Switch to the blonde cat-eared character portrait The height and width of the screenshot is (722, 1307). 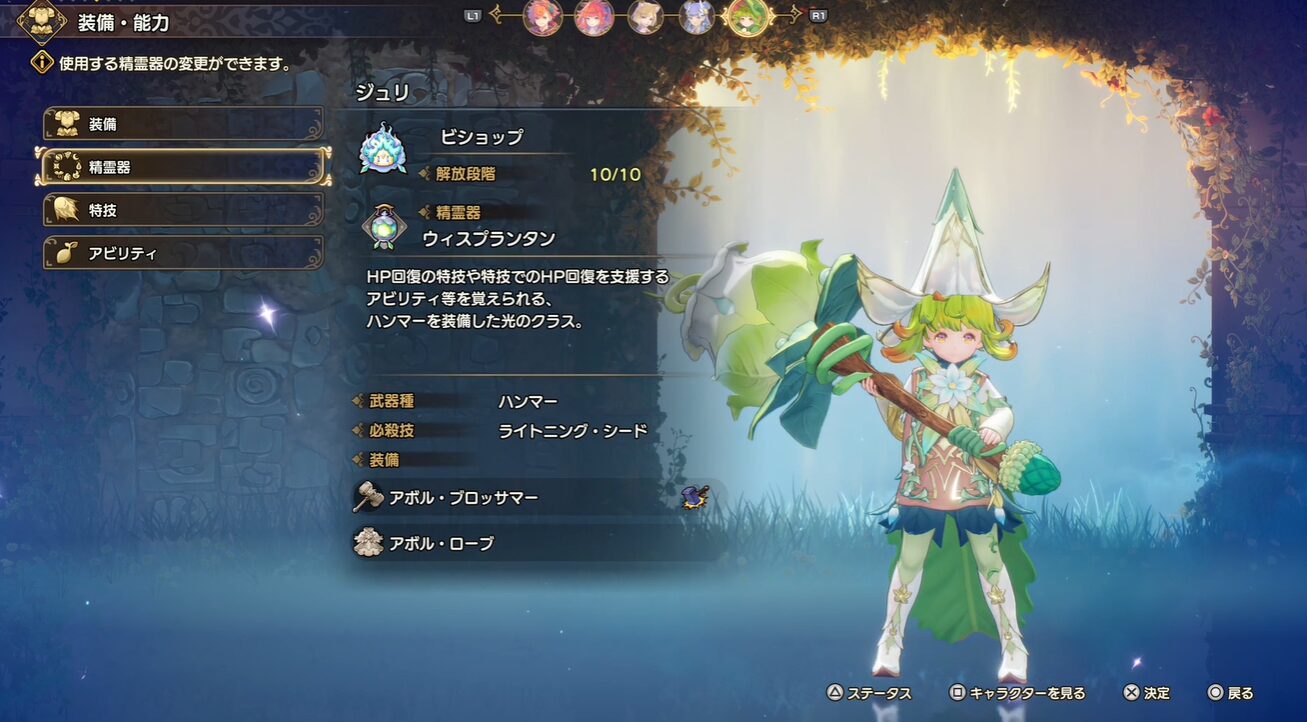pos(645,17)
